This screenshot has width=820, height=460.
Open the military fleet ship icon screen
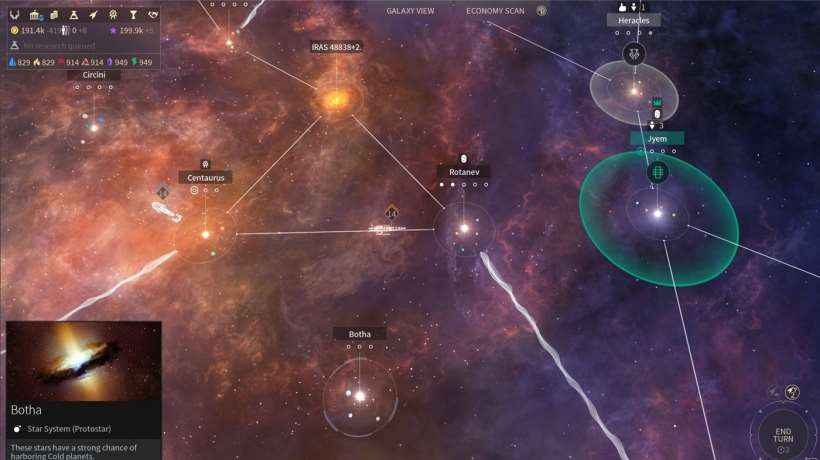93,14
